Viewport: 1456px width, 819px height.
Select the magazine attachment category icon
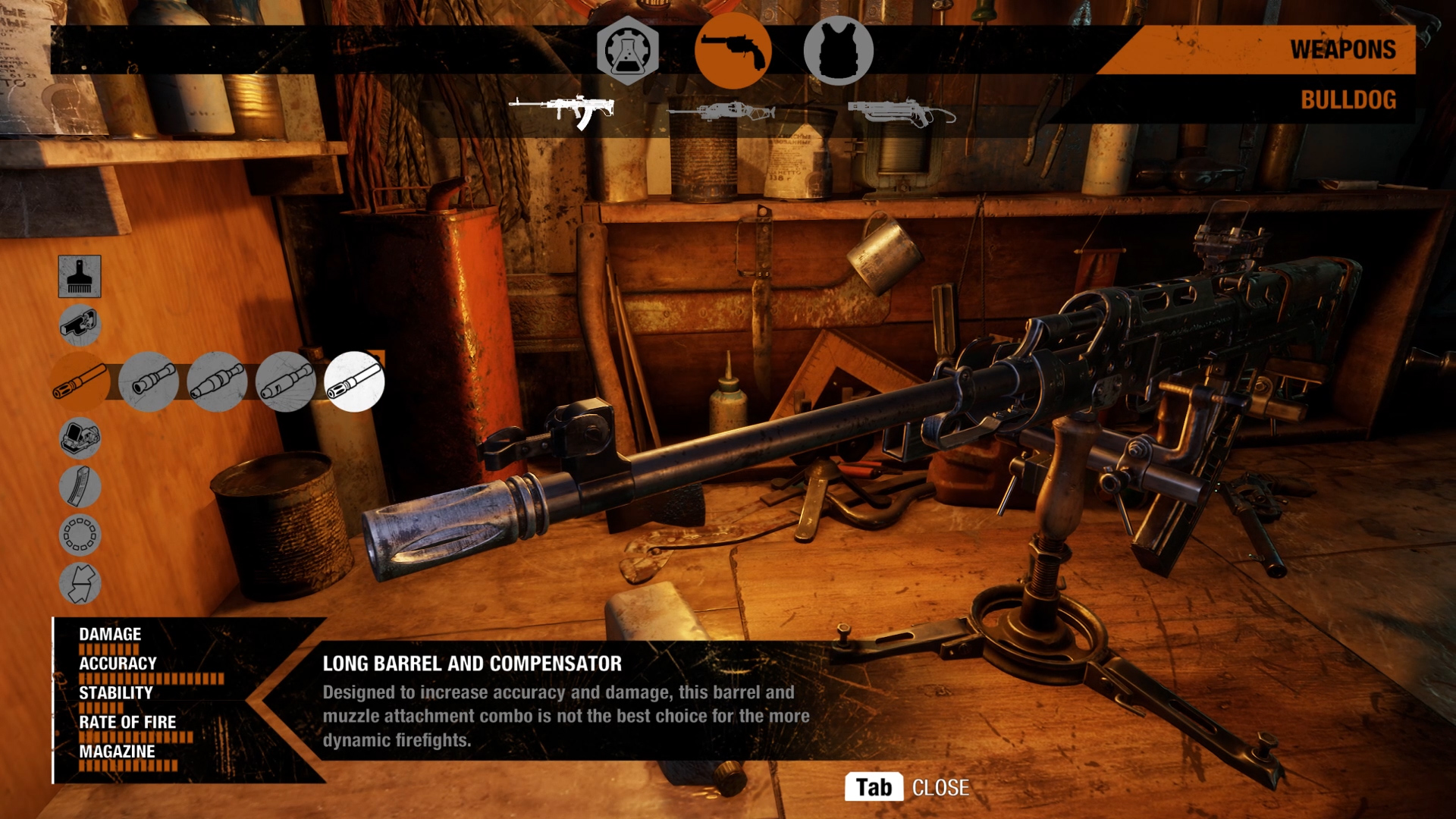pos(80,488)
